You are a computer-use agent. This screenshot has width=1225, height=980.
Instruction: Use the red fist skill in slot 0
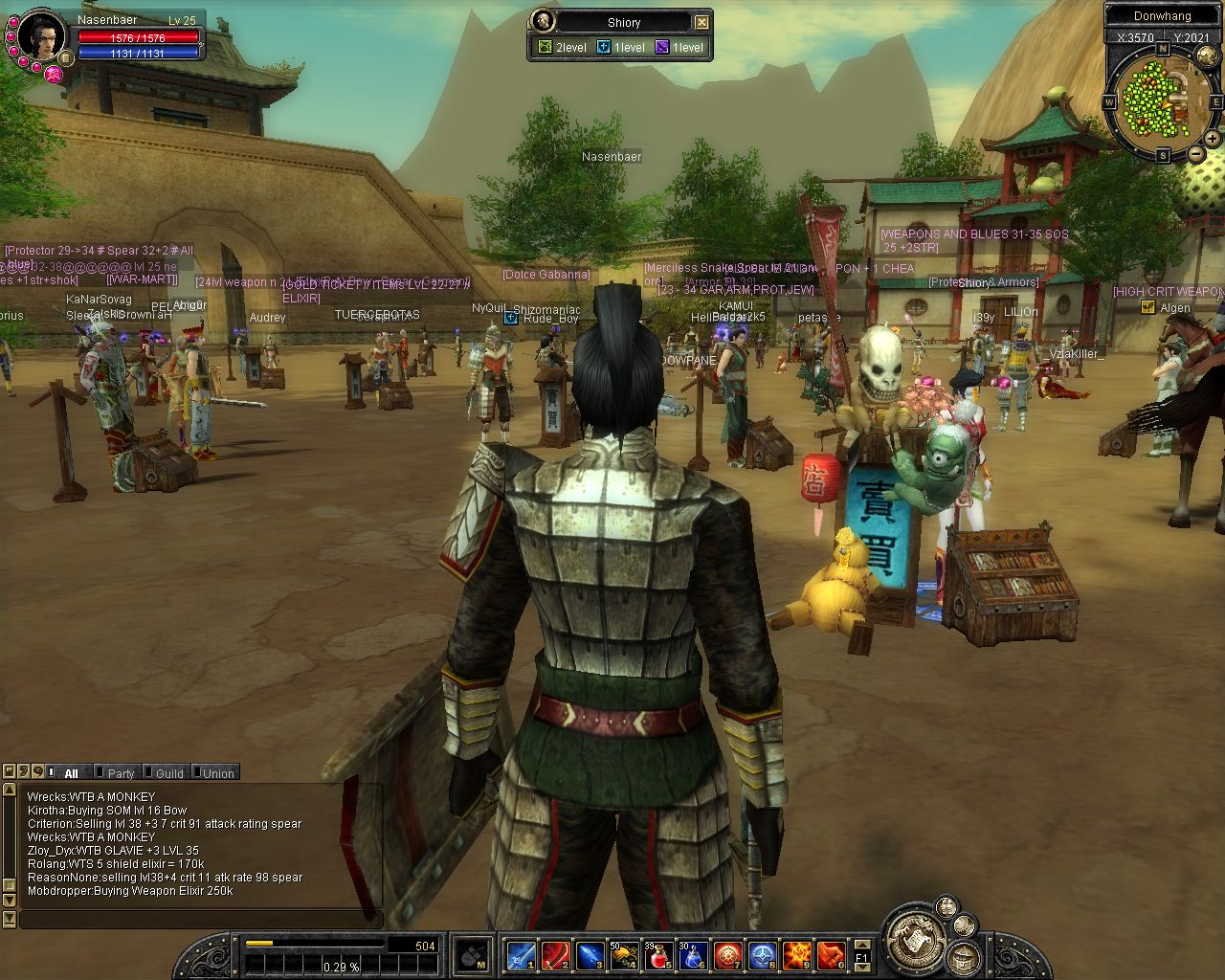coord(831,955)
